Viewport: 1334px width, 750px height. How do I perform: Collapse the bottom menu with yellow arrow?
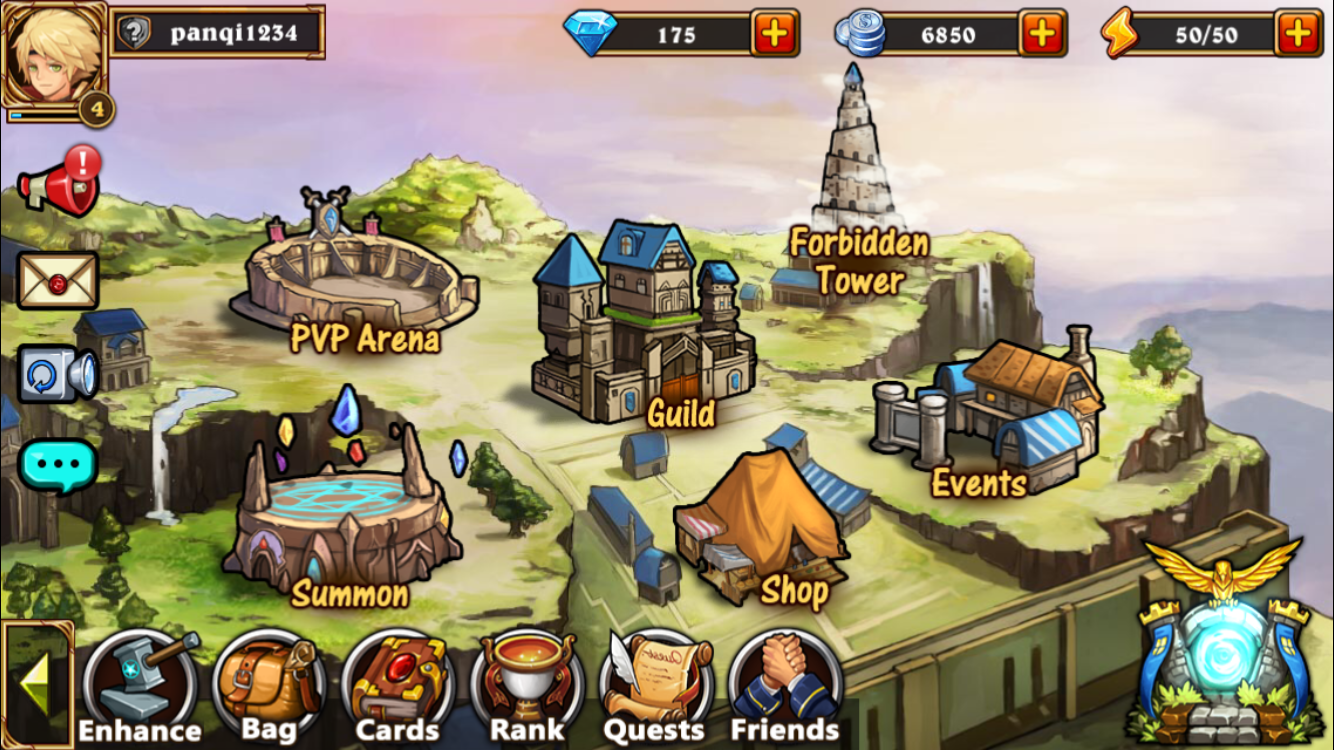(36, 685)
